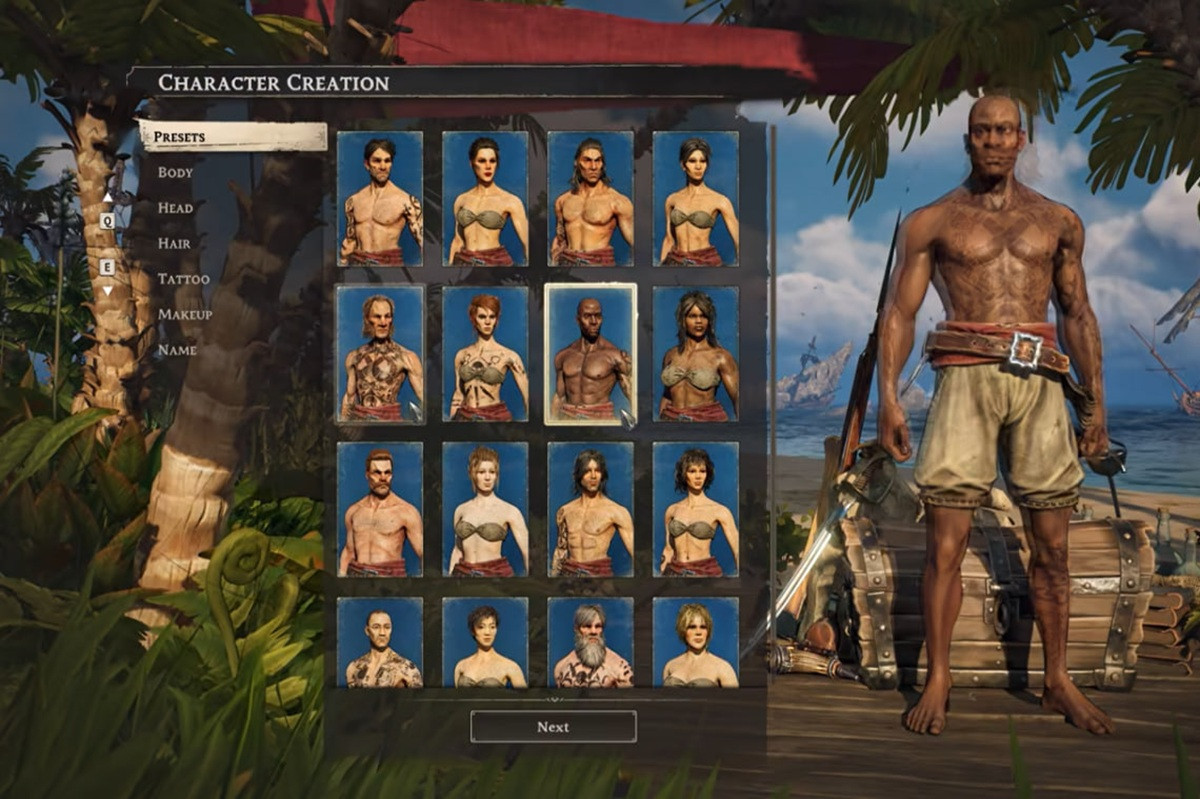Open the Presets category
Screen dimensions: 1200x799
point(180,136)
